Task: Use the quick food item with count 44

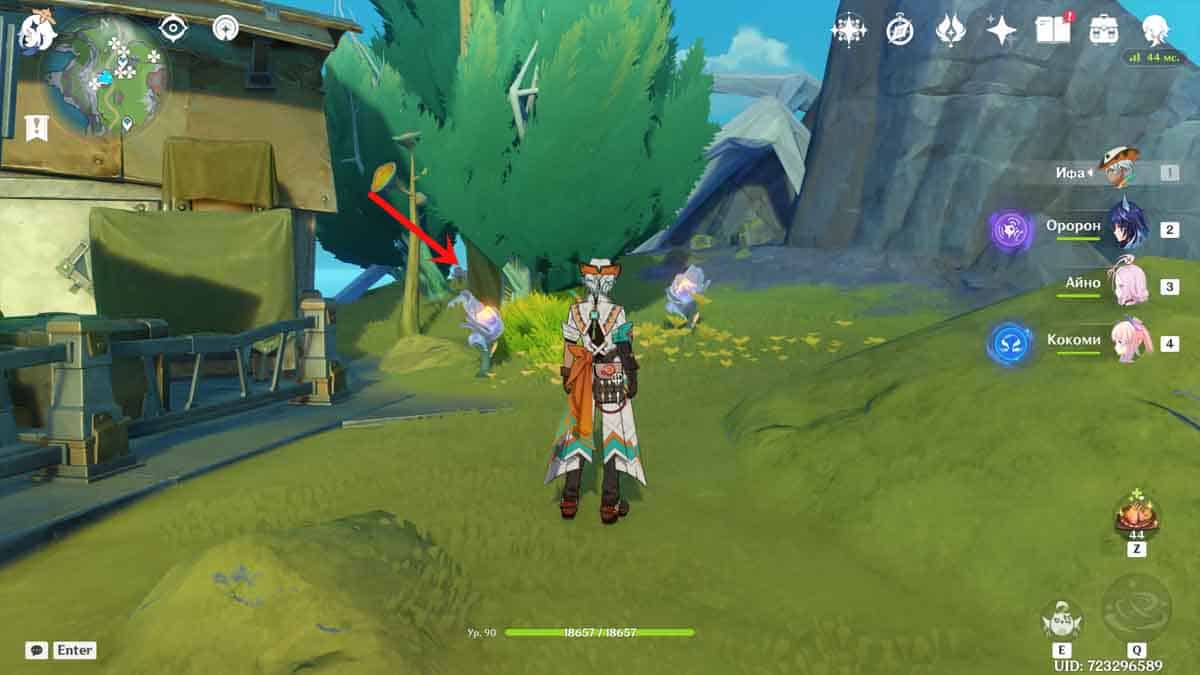Action: pyautogui.click(x=1137, y=515)
